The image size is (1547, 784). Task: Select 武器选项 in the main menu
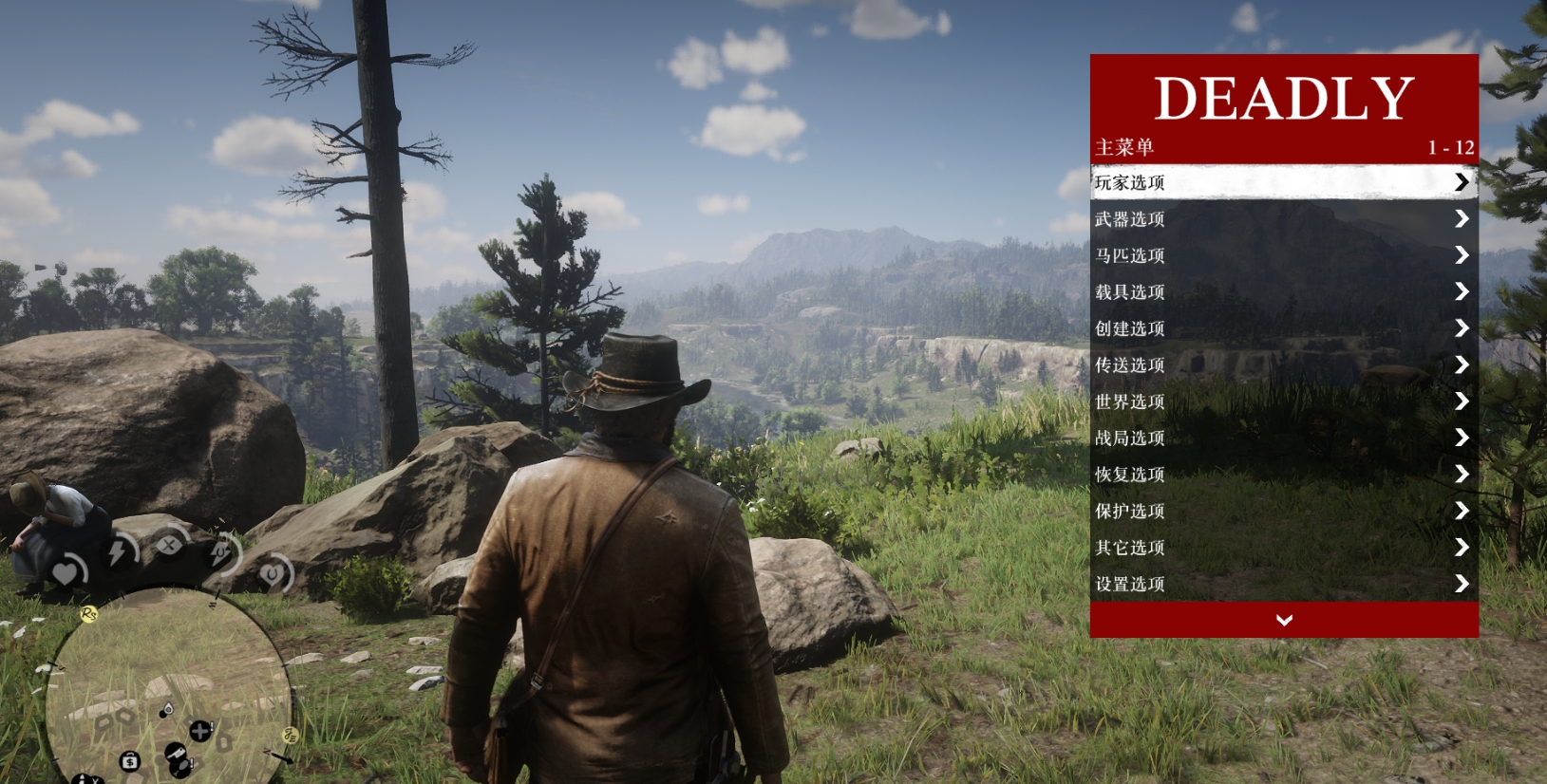[x=1283, y=219]
